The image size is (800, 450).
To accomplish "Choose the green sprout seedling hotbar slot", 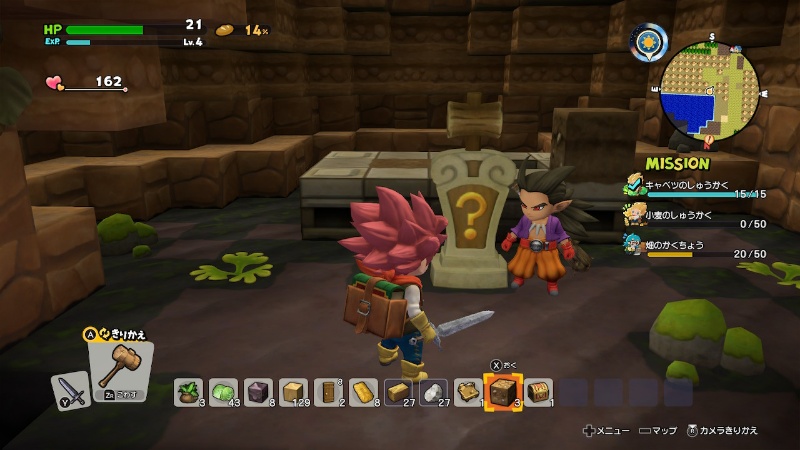I will 188,391.
